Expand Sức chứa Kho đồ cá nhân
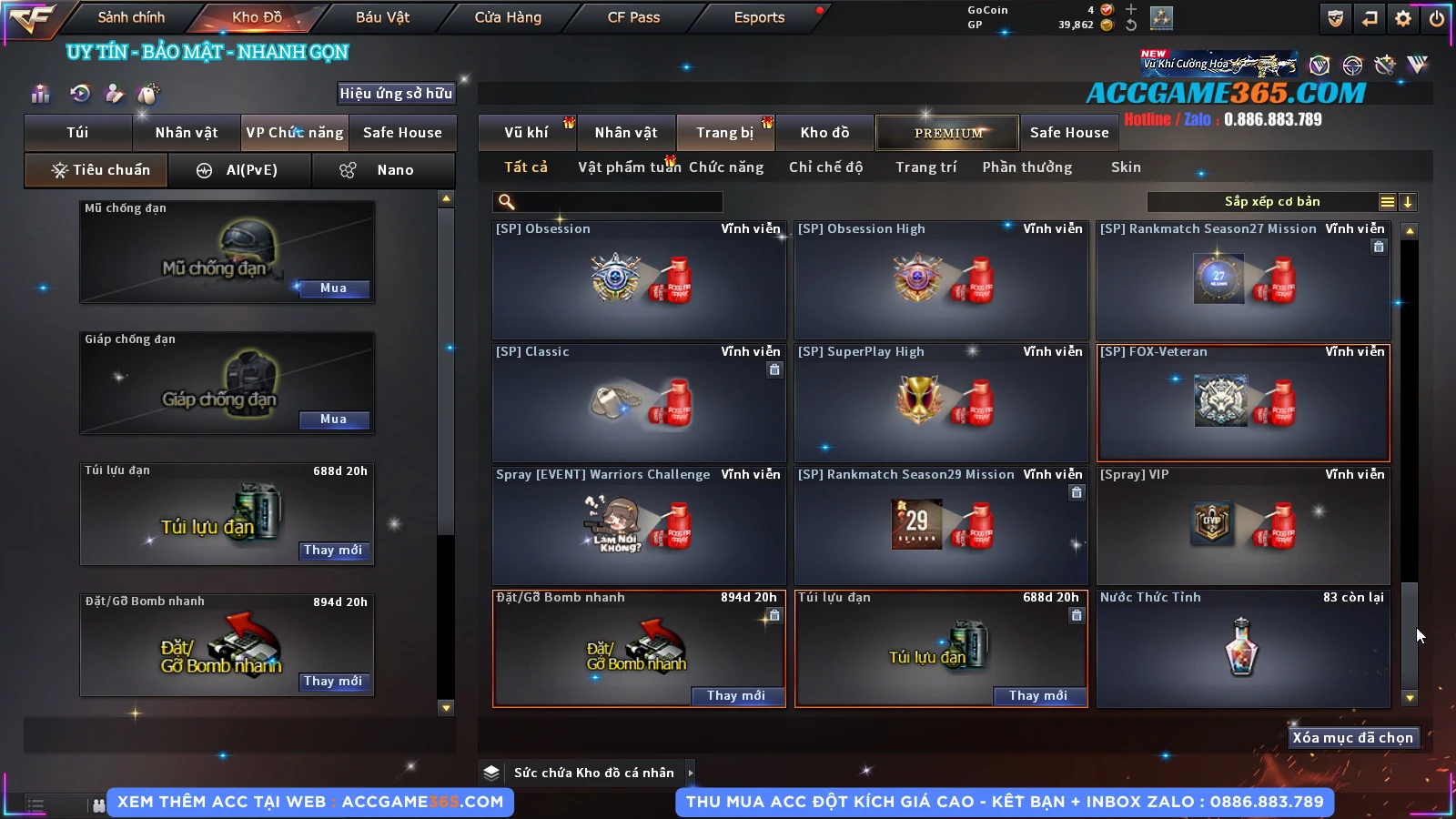 691,773
